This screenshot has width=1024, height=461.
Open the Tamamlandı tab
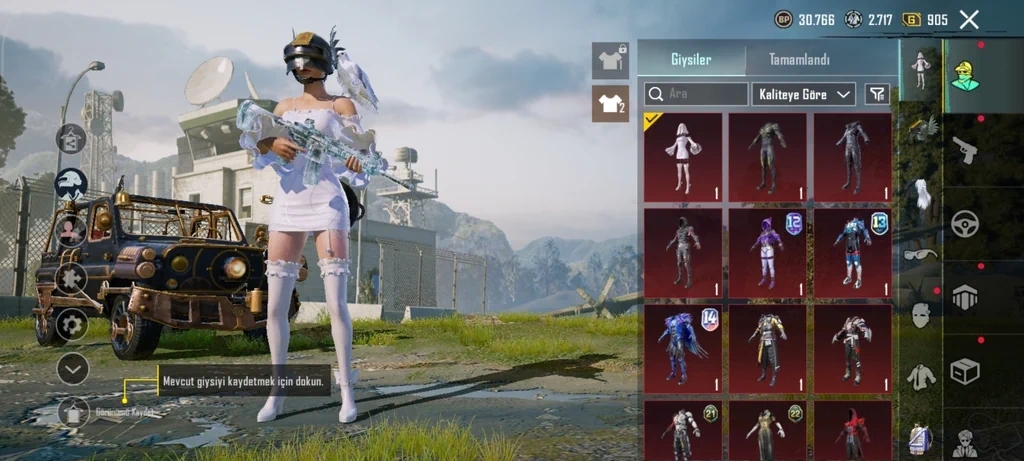[x=798, y=59]
